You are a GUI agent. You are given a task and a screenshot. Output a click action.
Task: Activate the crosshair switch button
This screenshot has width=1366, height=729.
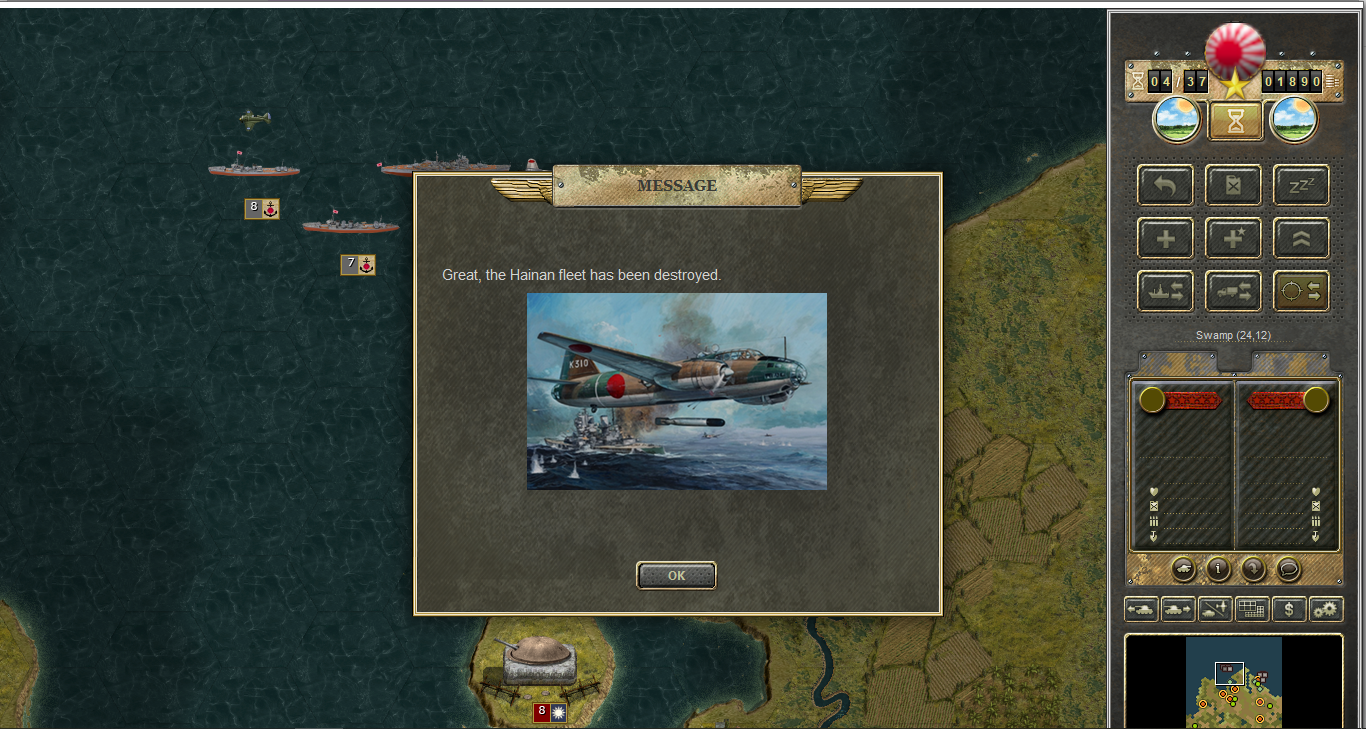[1301, 291]
